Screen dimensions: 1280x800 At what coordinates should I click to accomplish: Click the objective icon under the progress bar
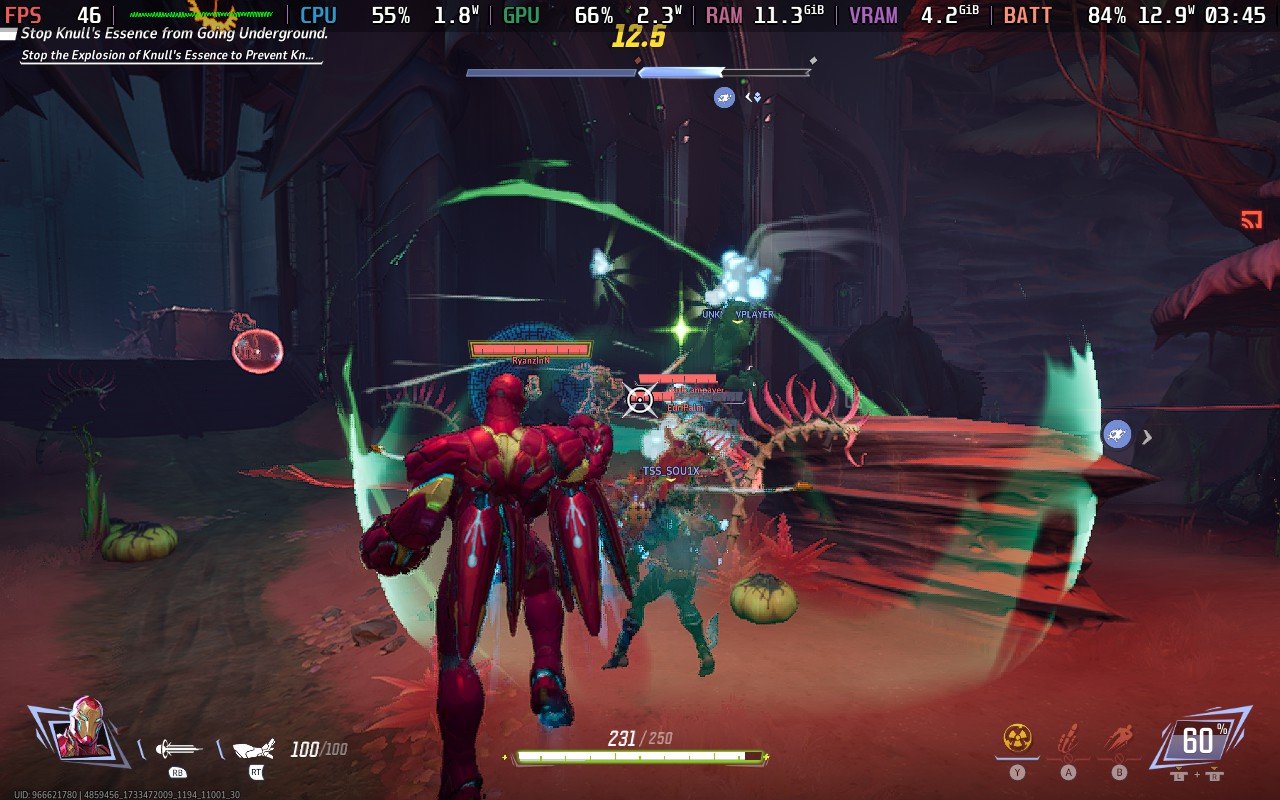click(x=724, y=97)
